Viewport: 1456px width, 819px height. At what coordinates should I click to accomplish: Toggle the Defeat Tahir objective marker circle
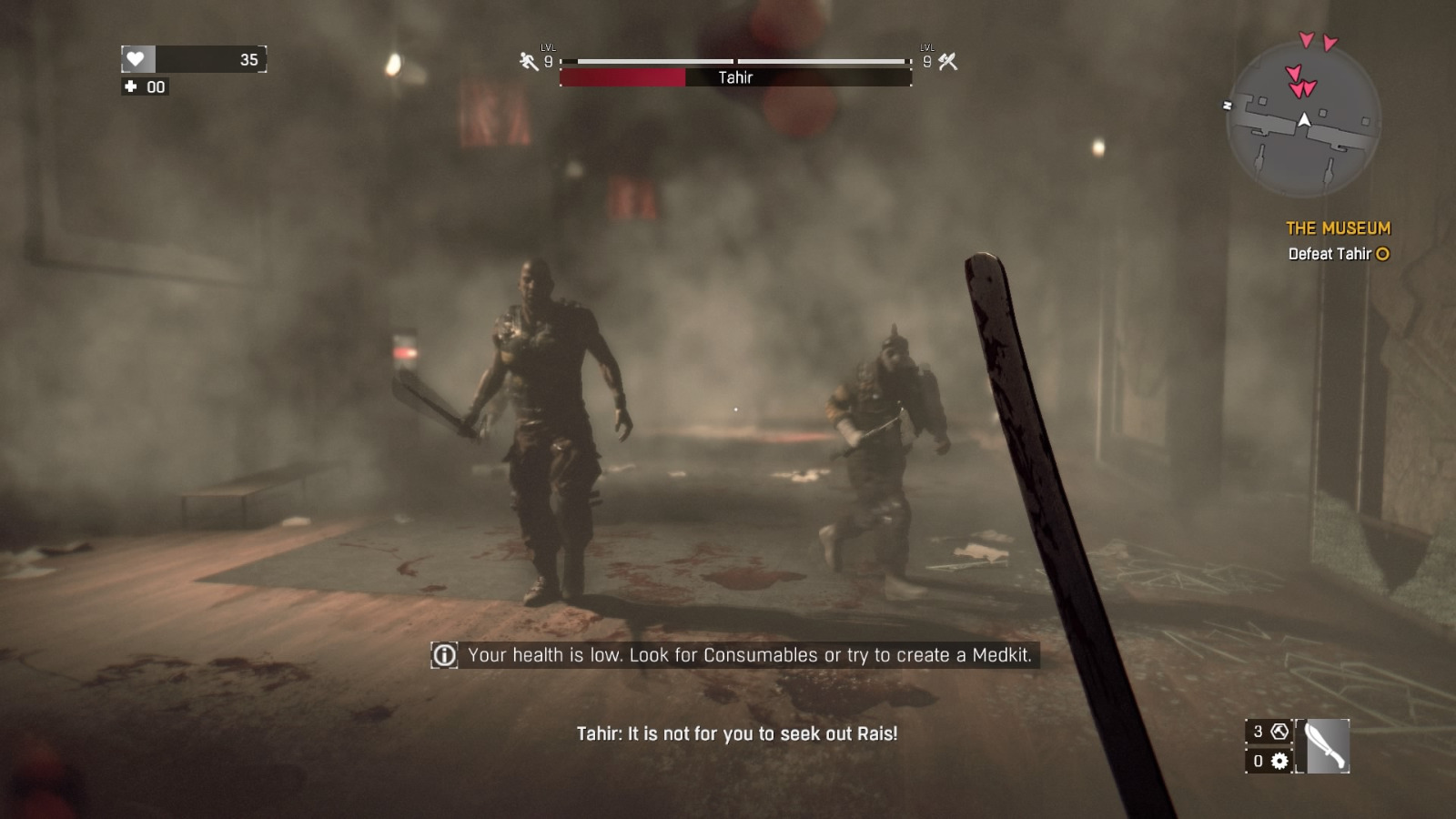pyautogui.click(x=1382, y=255)
